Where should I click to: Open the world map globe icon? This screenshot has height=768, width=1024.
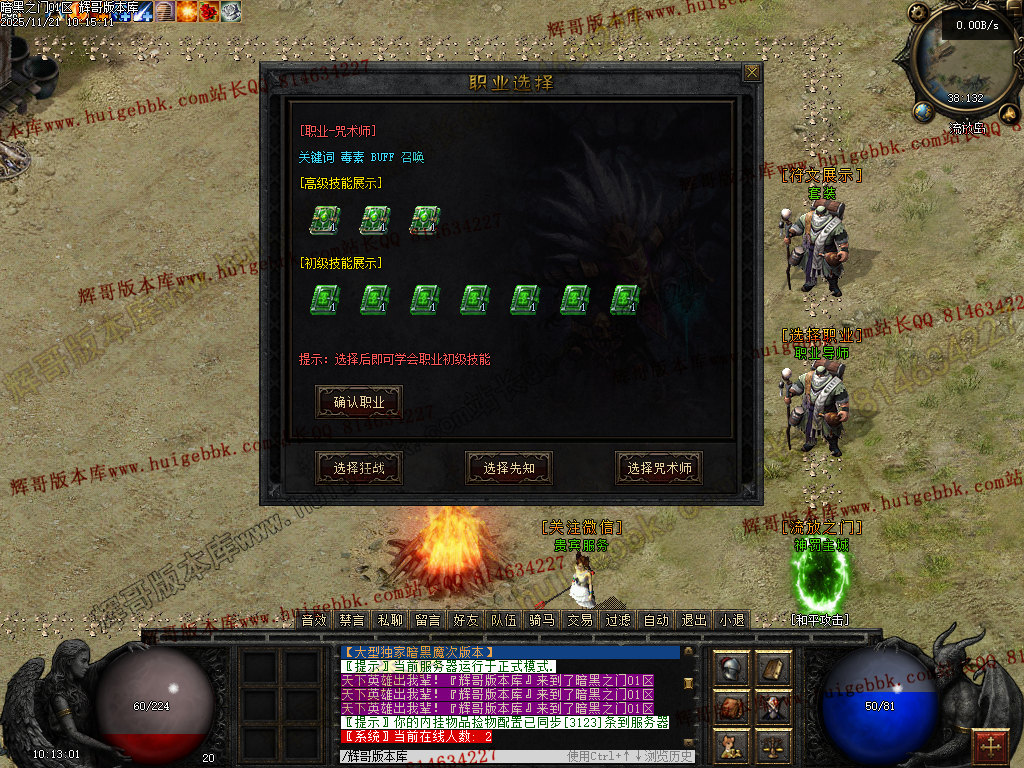point(923,110)
